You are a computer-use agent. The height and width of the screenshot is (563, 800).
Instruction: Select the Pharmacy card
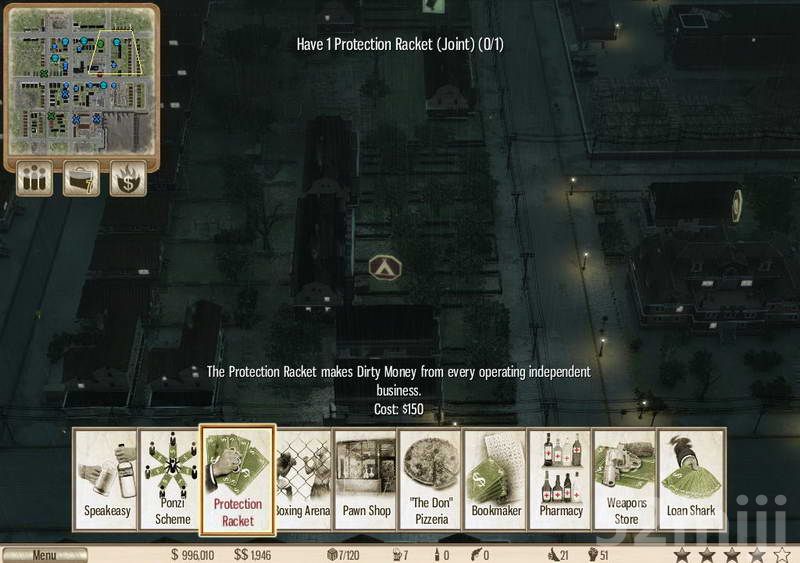pyautogui.click(x=561, y=480)
